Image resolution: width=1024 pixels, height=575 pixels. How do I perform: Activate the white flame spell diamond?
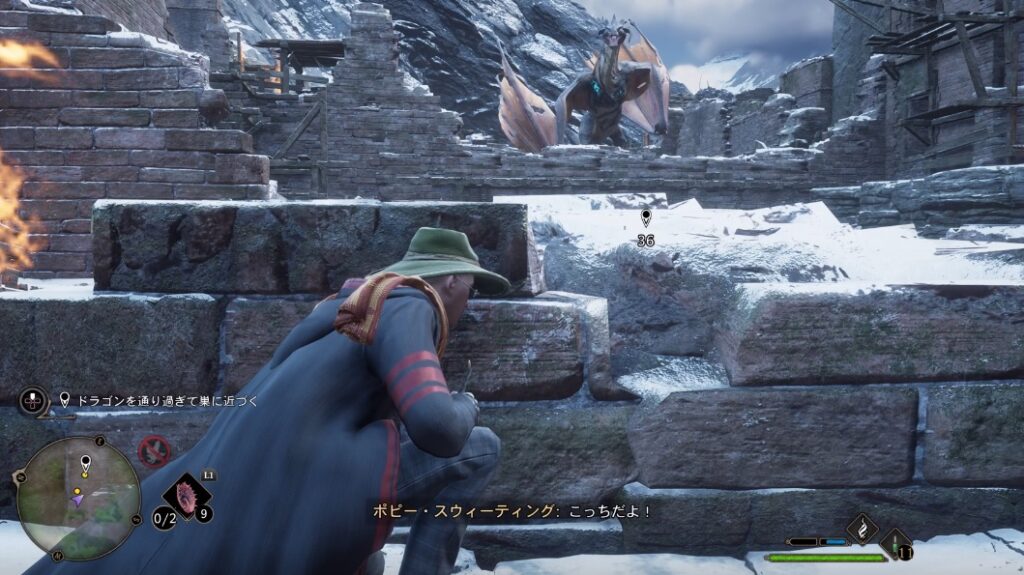point(862,526)
